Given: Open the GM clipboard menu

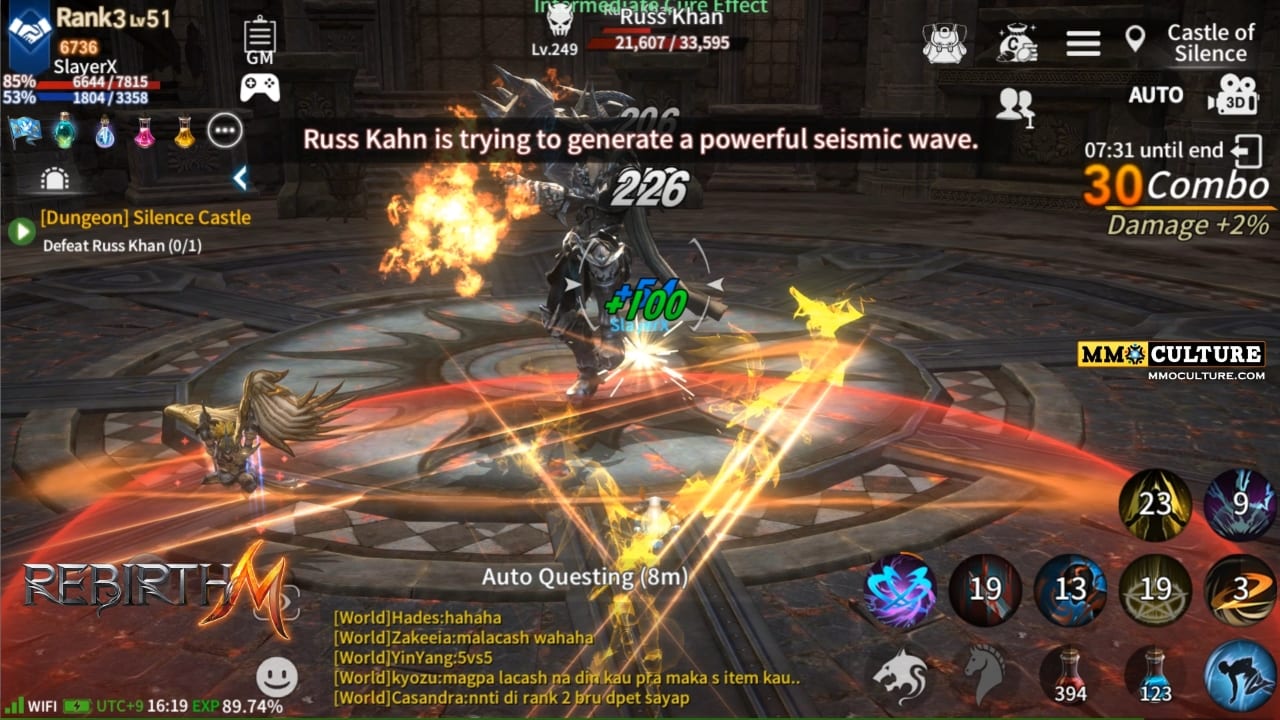Looking at the screenshot, I should [260, 40].
